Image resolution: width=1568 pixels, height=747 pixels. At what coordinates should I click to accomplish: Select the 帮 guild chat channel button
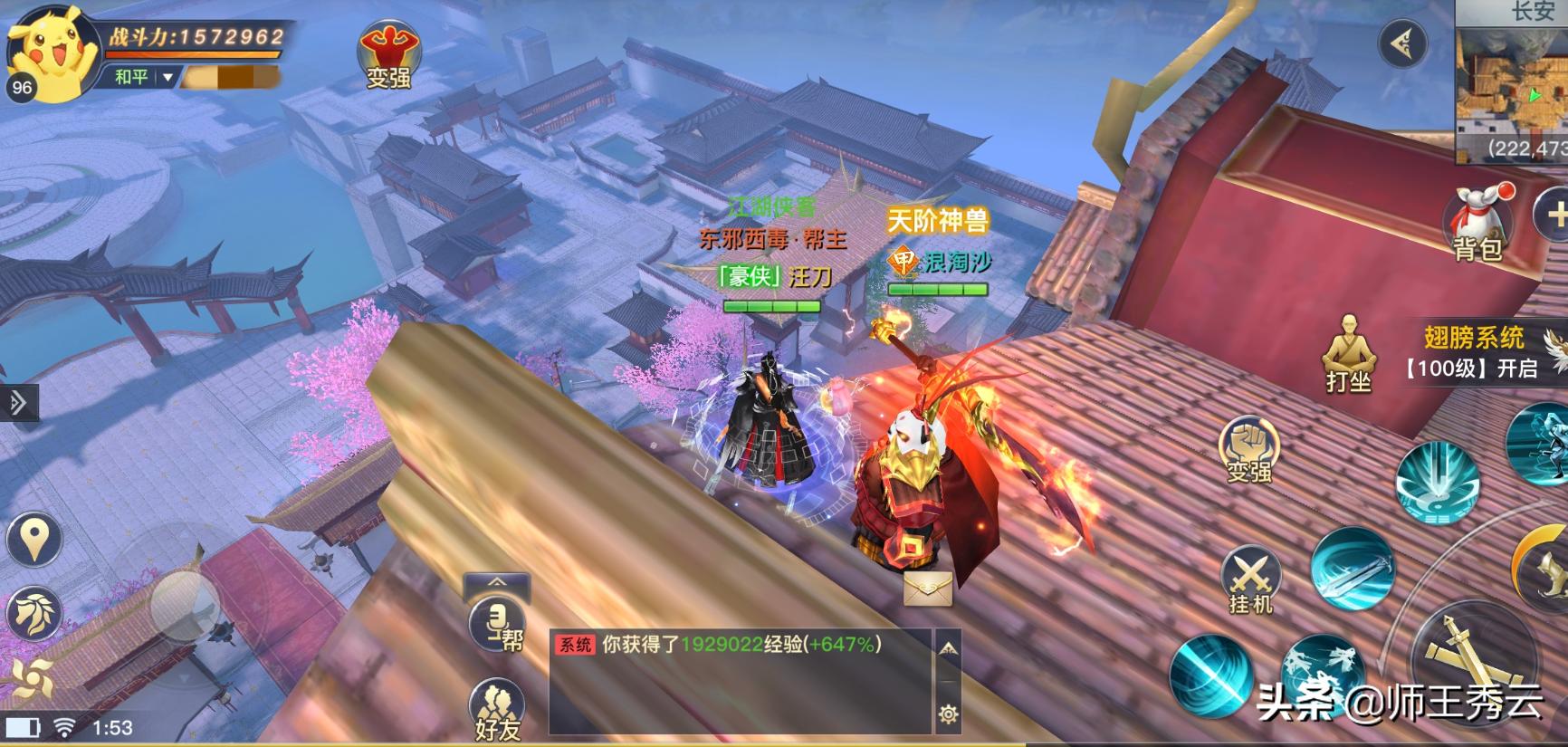pos(498,623)
